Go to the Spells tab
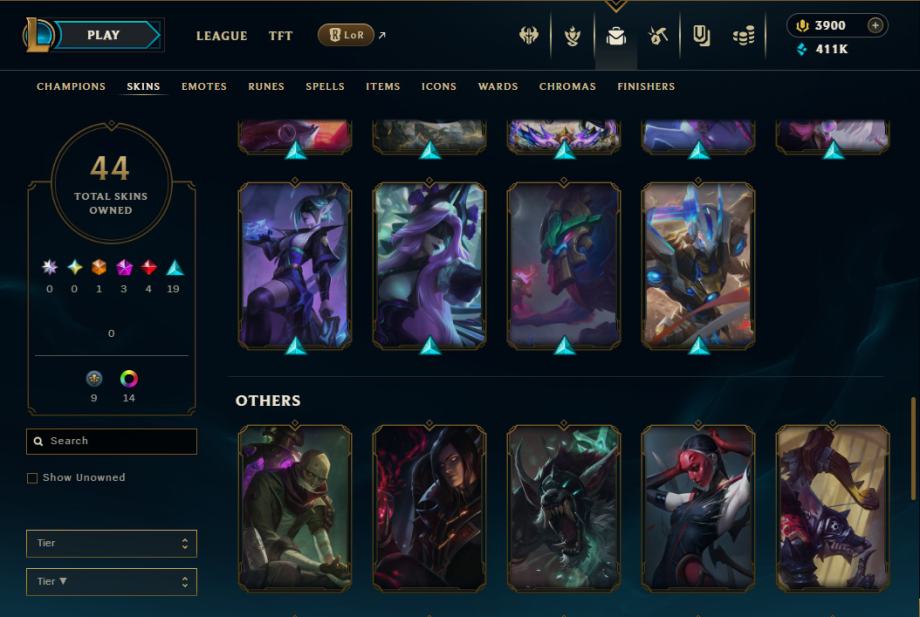 (325, 87)
